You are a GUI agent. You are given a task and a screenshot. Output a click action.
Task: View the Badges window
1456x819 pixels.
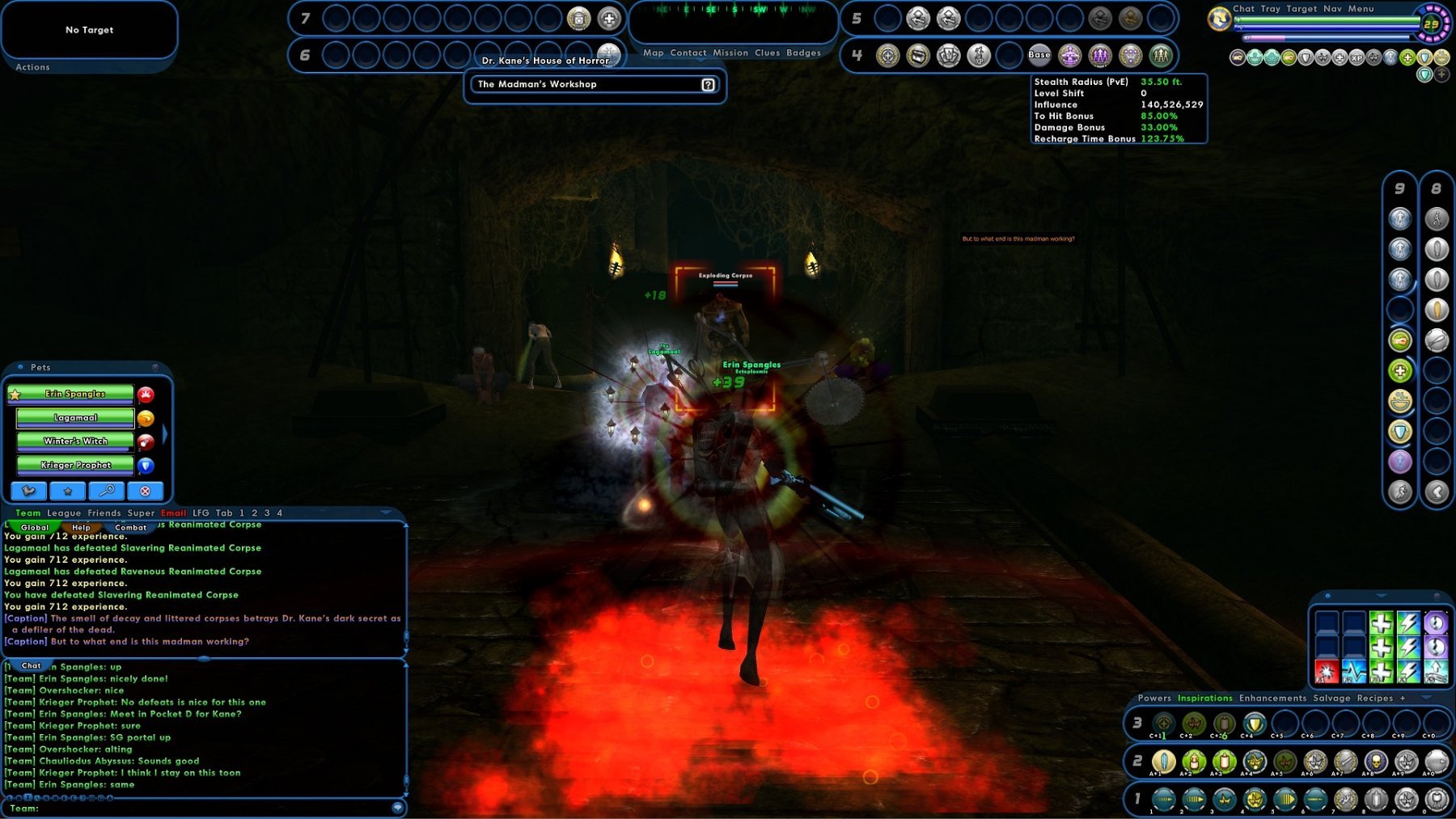[803, 53]
